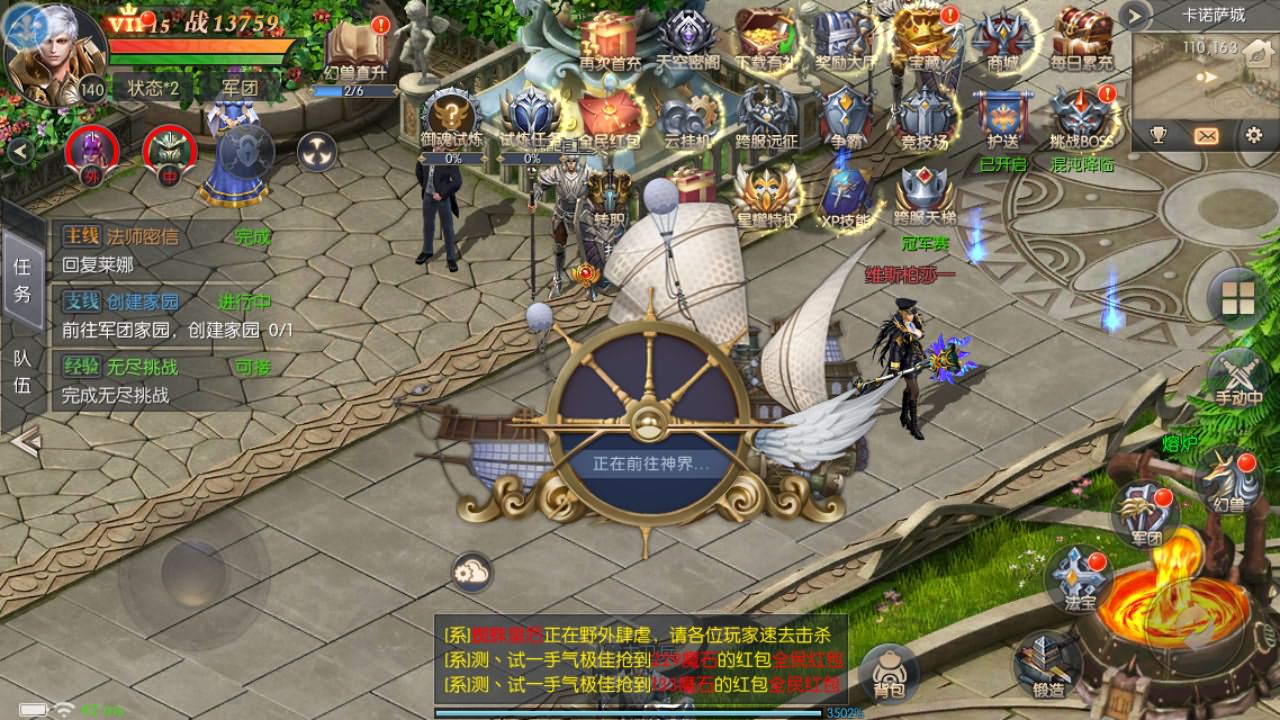Click the 试炼任务 progress bar

pyautogui.click(x=530, y=156)
